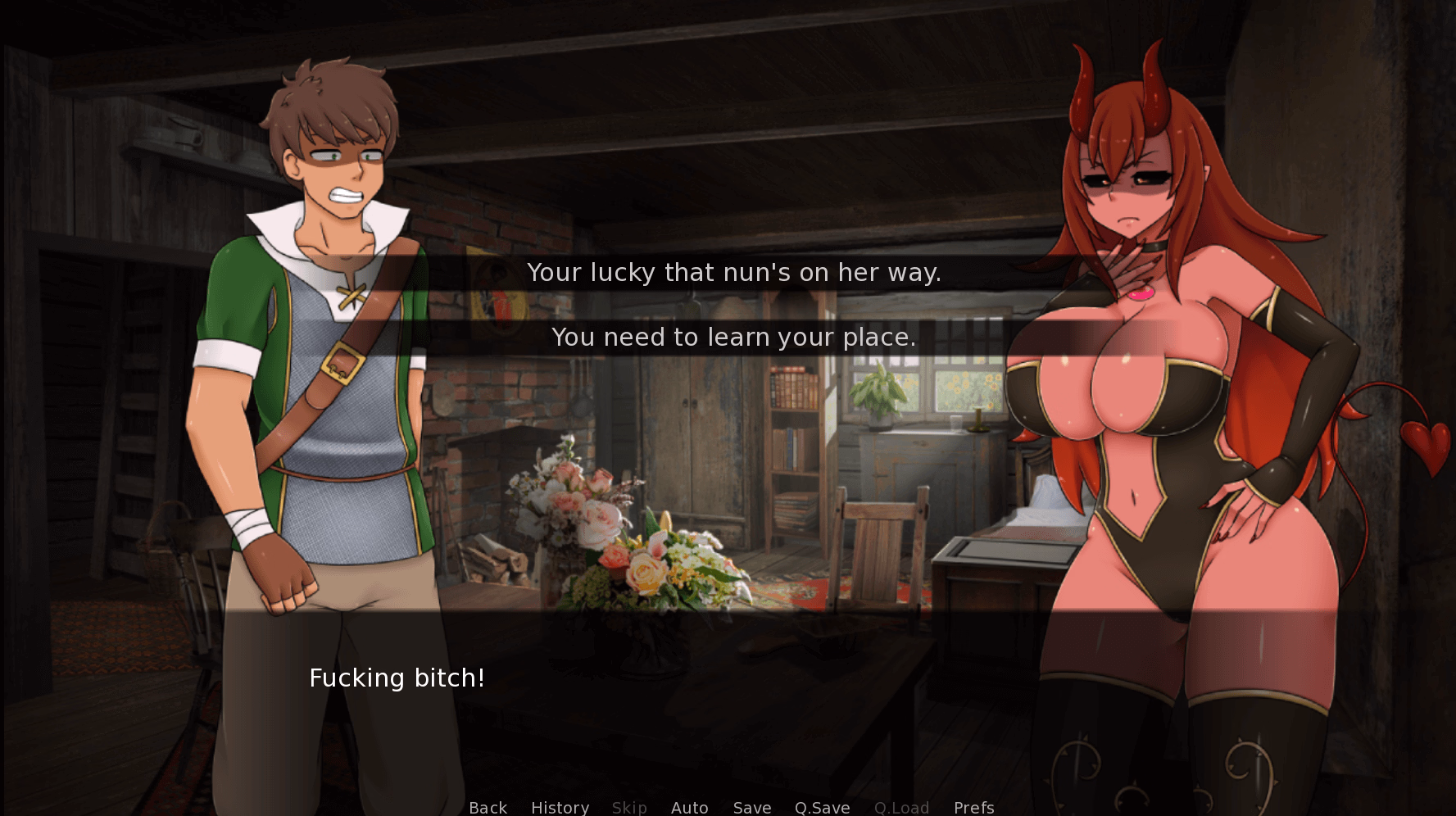Click the line 'You need to learn your place.'

[x=735, y=337]
